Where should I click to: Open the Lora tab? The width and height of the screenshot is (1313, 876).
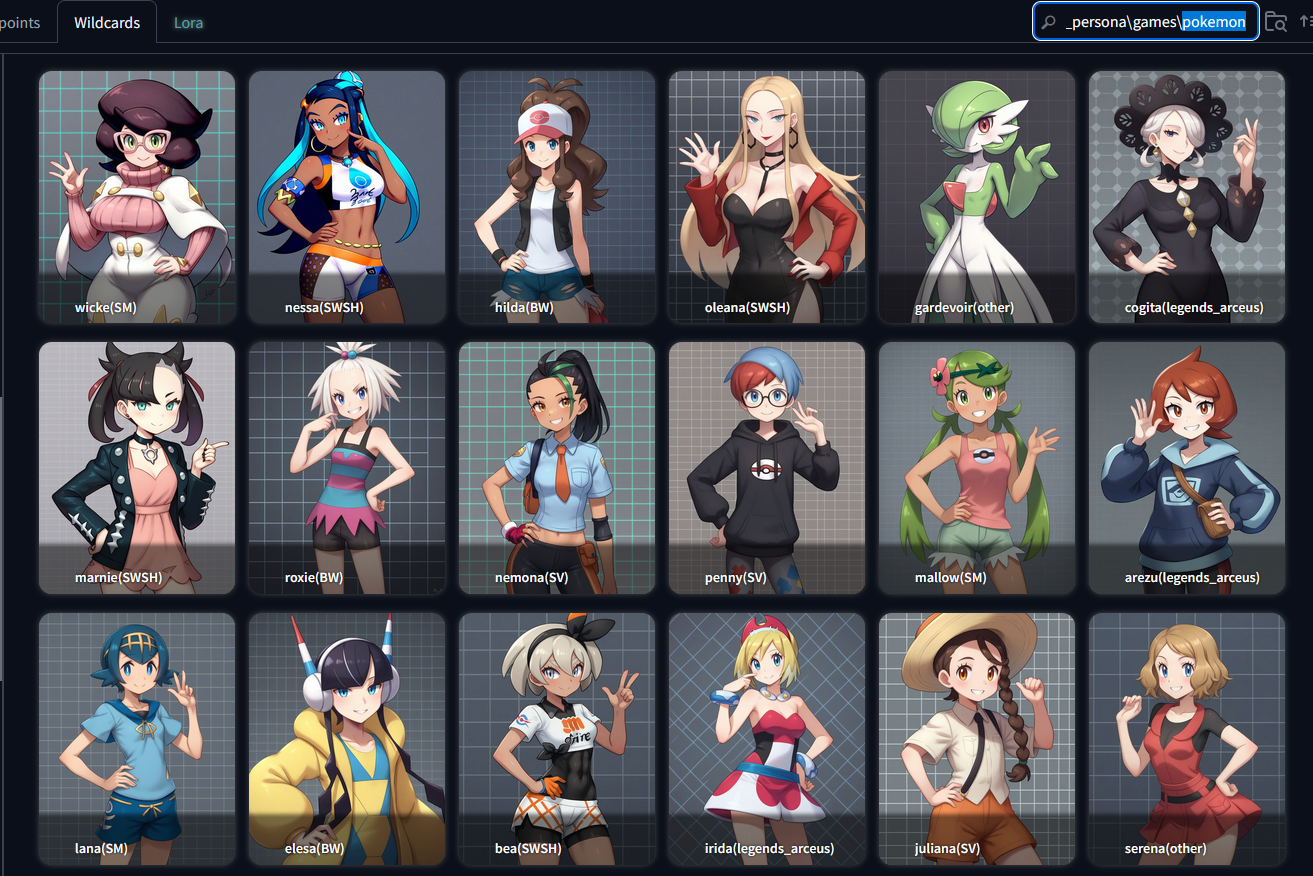[188, 22]
